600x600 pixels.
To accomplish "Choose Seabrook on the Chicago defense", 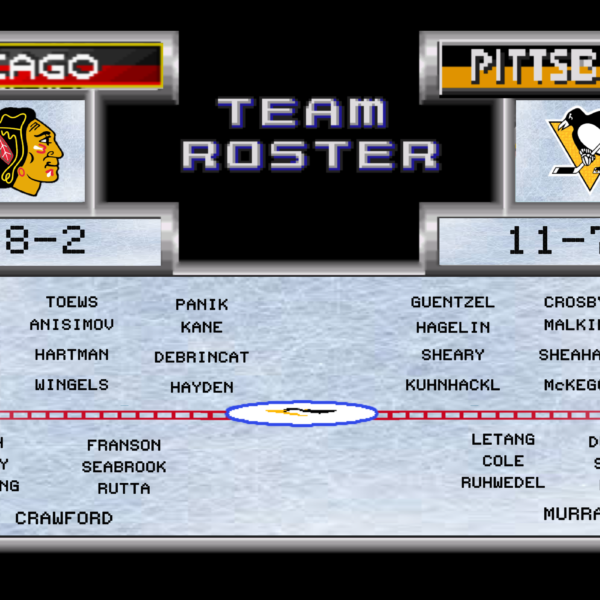I will point(124,467).
